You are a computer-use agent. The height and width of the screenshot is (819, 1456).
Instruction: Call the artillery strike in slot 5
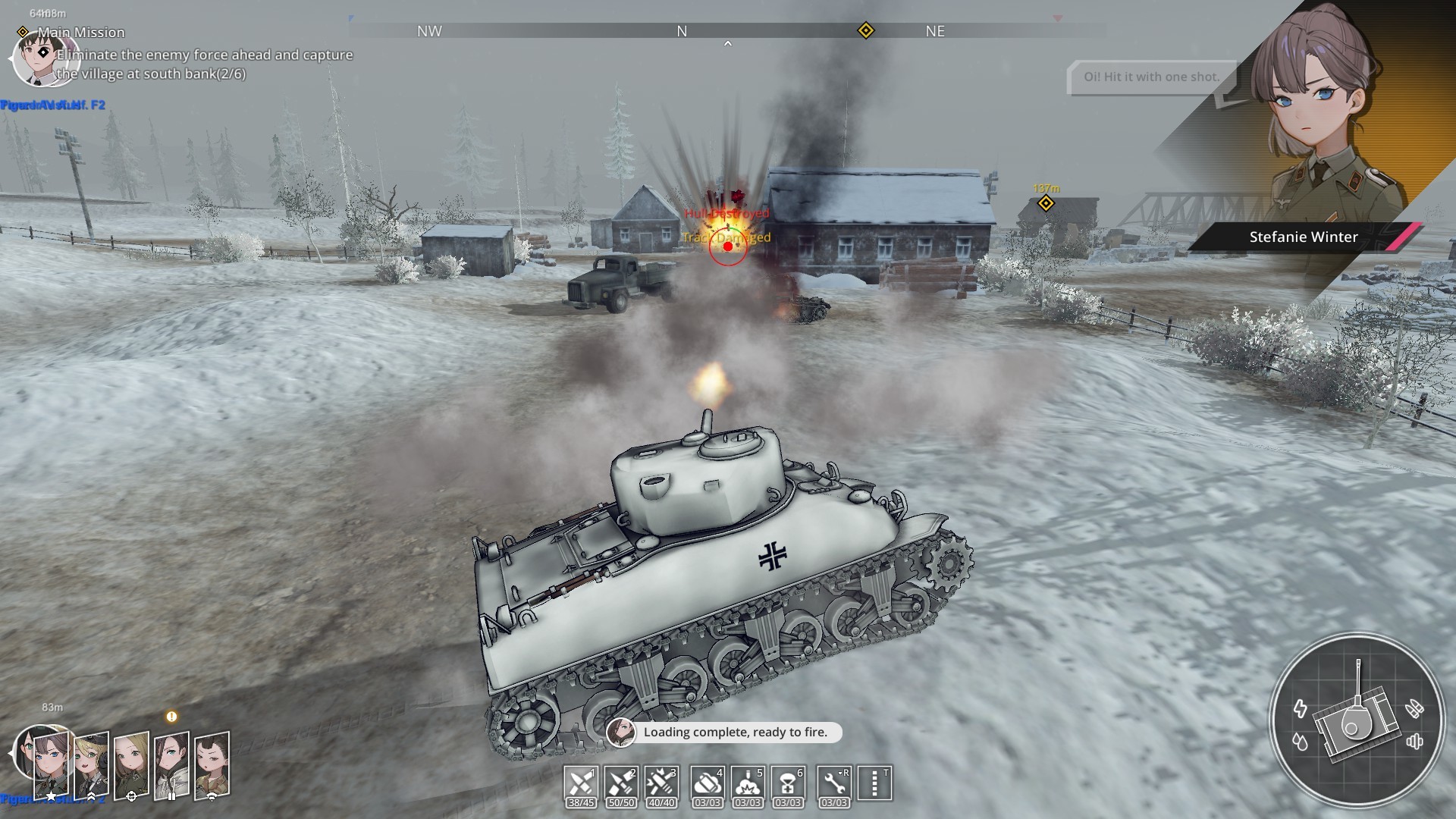pos(747,783)
